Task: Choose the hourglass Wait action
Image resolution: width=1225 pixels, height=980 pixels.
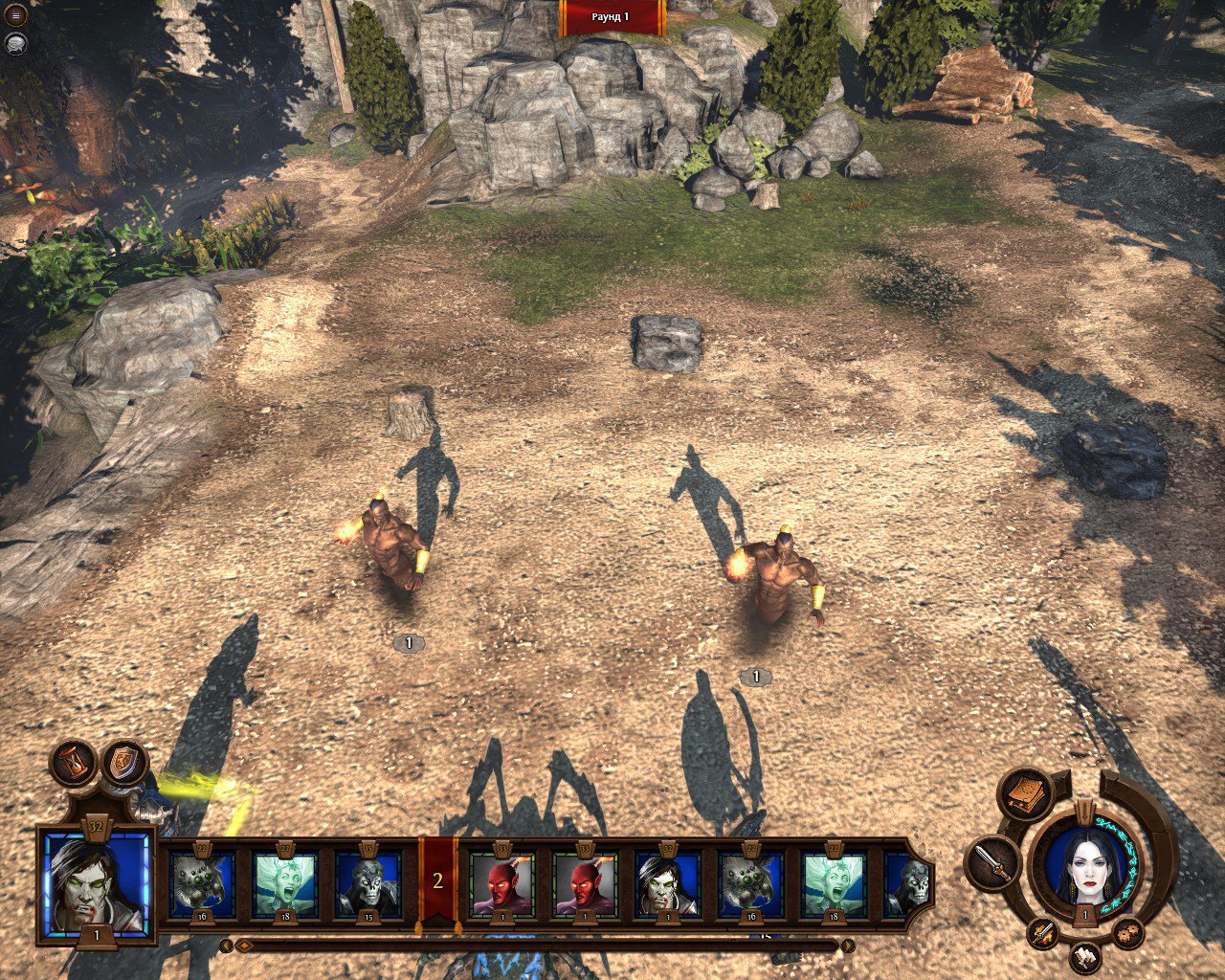Action: pos(74,763)
